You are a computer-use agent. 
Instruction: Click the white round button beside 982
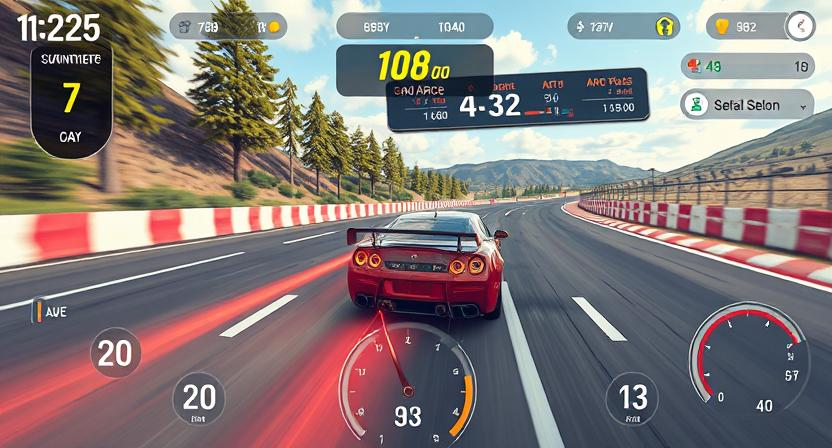click(x=800, y=27)
